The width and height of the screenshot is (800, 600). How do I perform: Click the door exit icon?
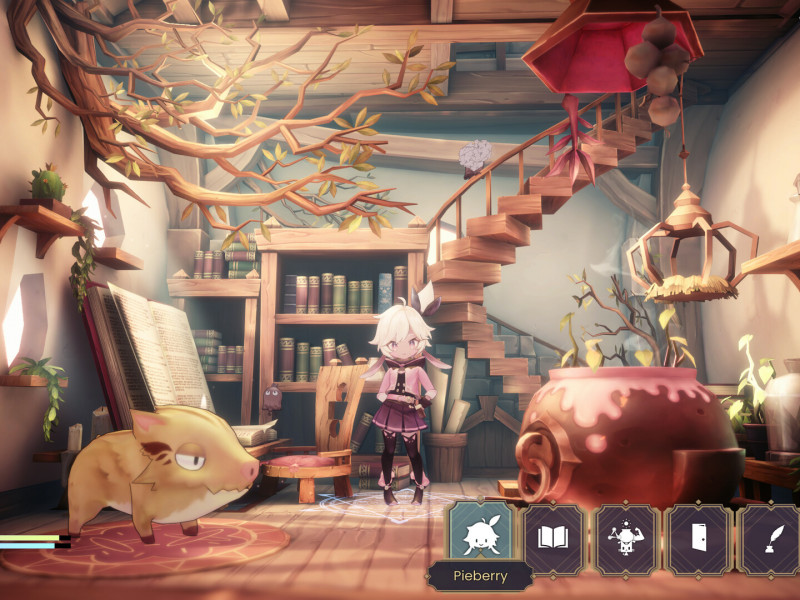pos(699,539)
